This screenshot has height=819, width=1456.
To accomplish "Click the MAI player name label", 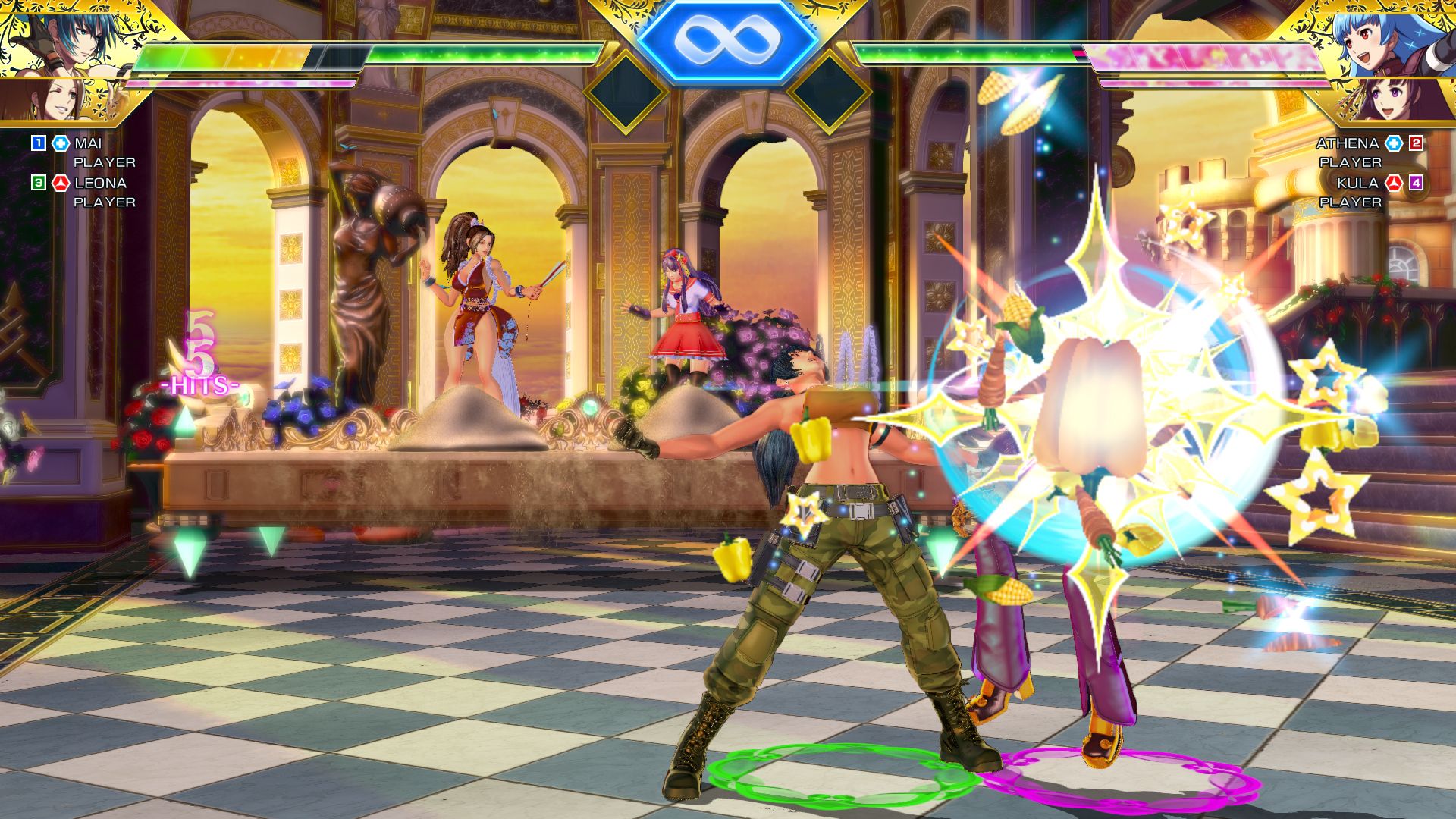I will click(88, 143).
